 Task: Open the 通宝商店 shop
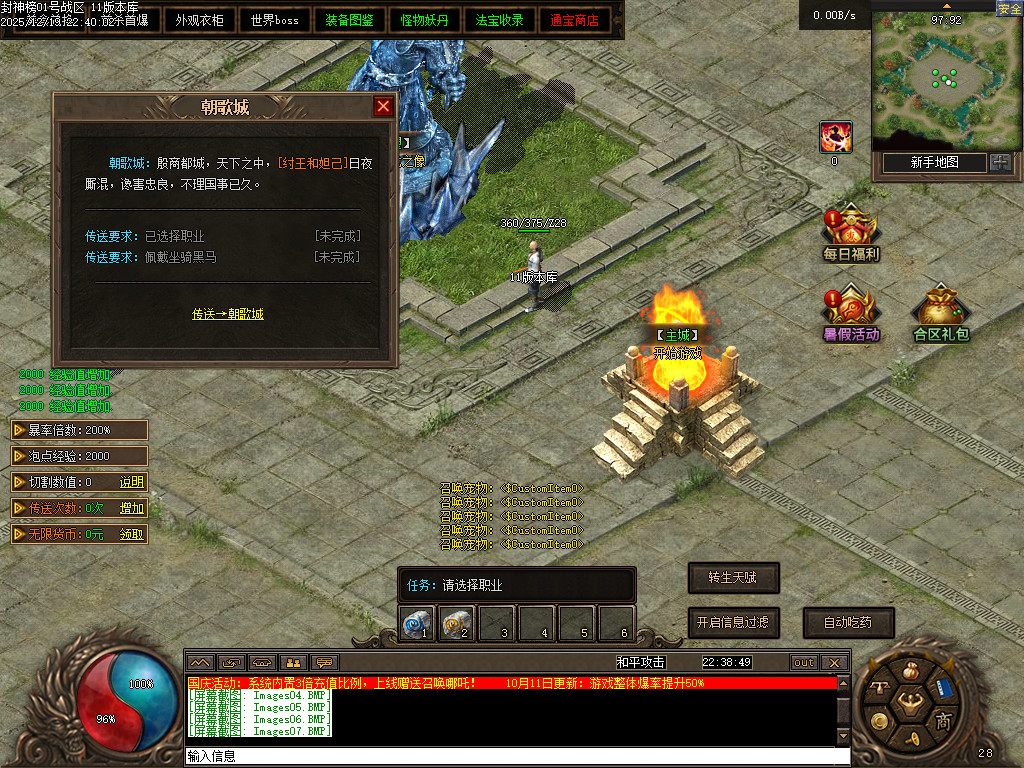(x=575, y=20)
